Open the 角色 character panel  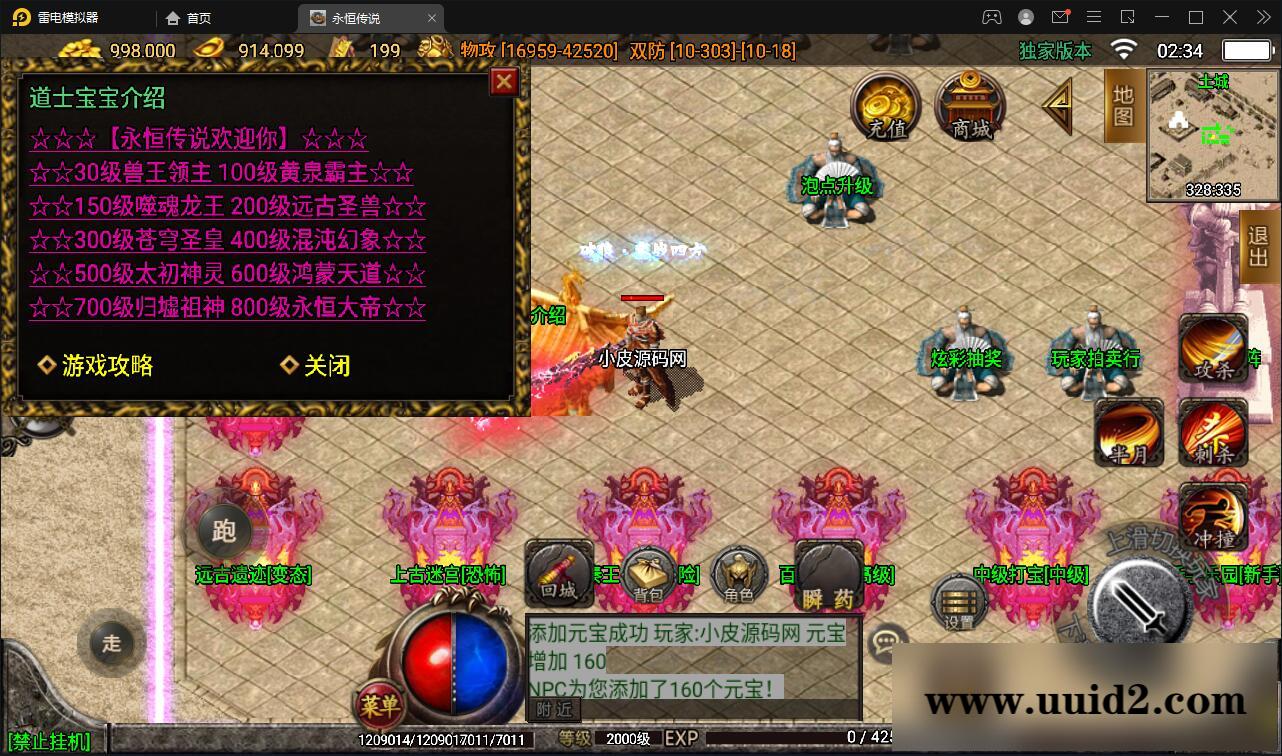[x=738, y=577]
